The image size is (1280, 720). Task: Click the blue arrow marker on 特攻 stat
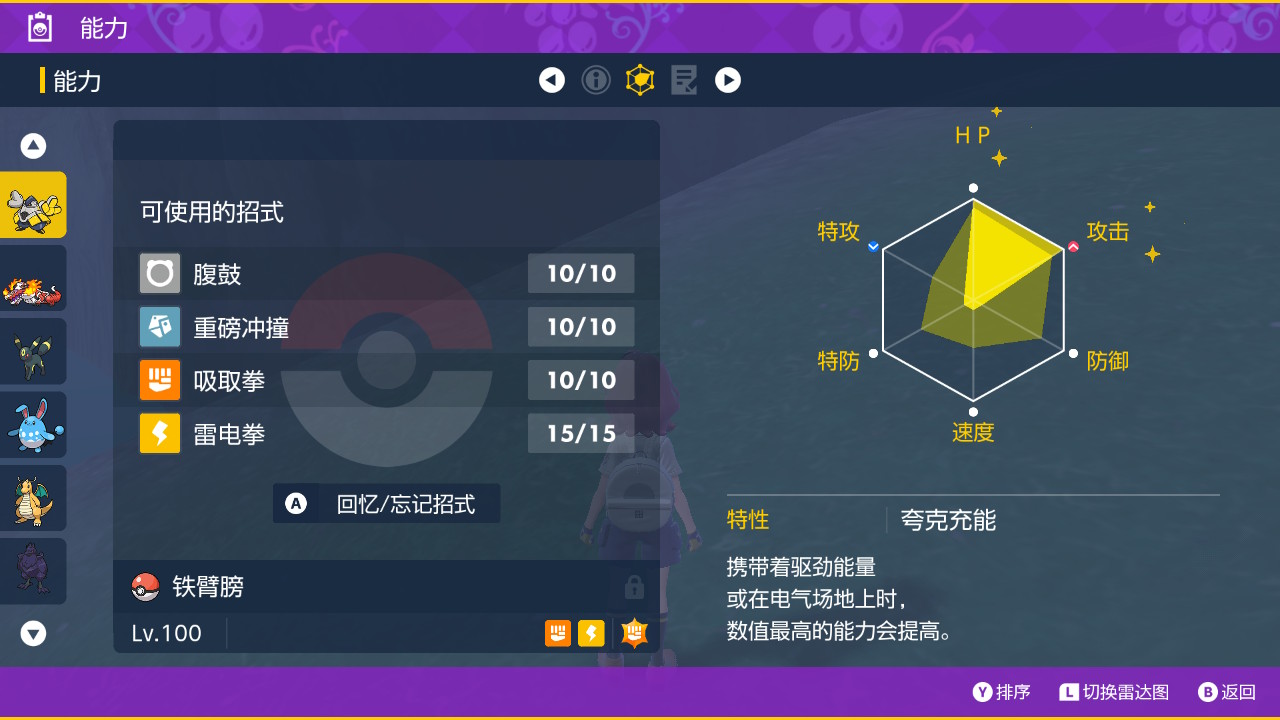point(872,245)
